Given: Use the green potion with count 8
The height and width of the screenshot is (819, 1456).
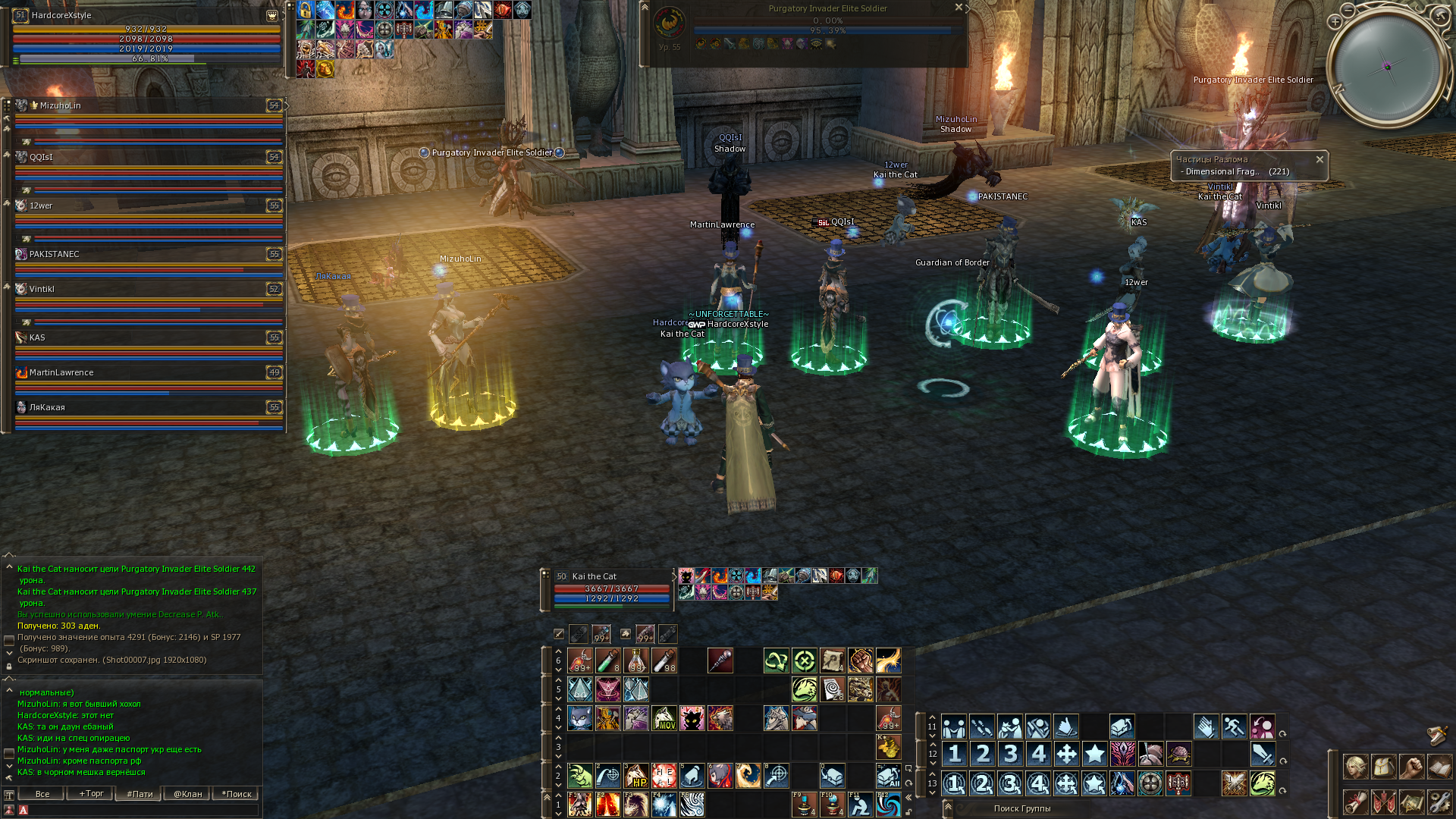Looking at the screenshot, I should 608,661.
